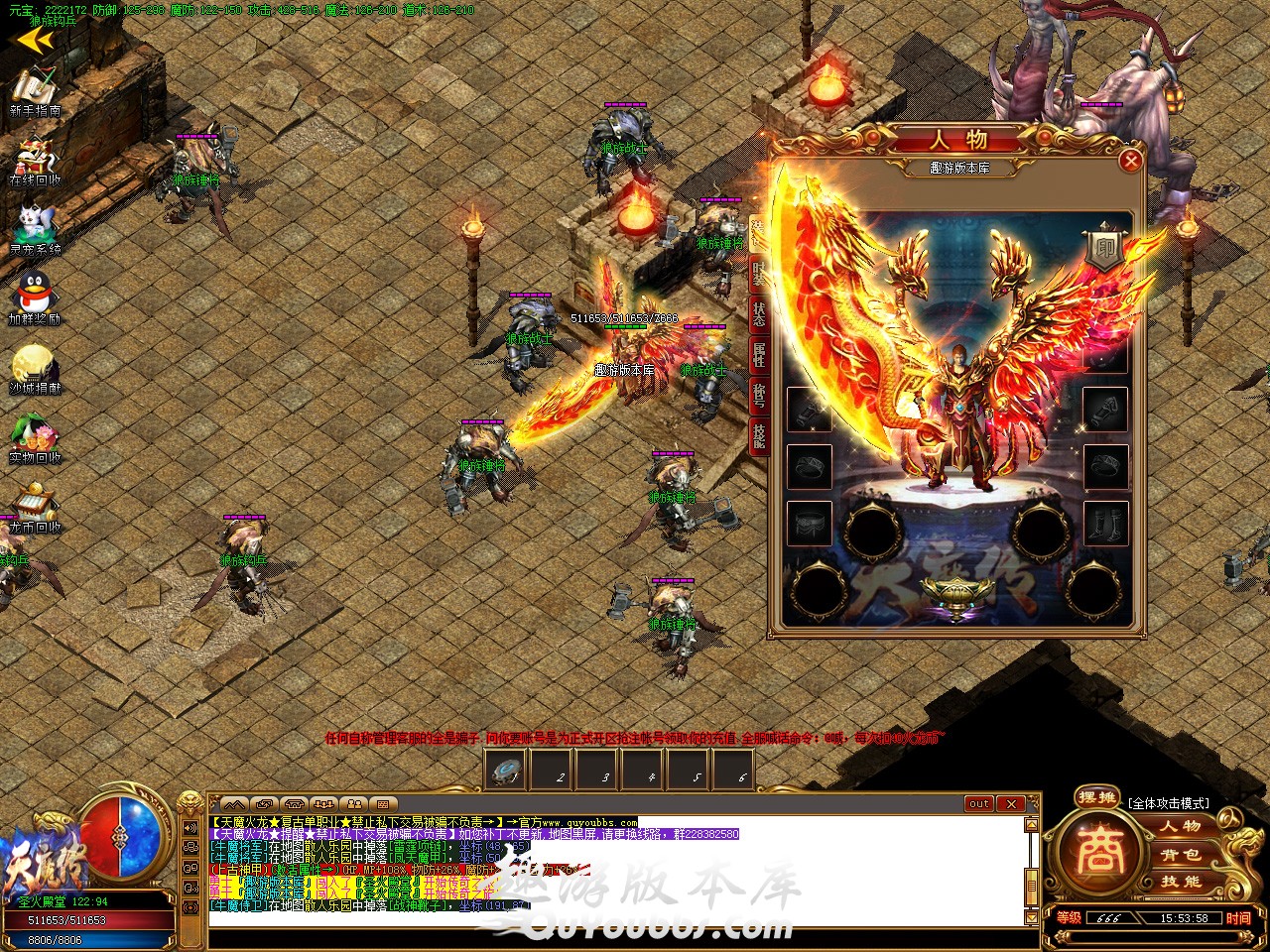Open 实物回收 item recycling
The width and height of the screenshot is (1270, 952).
(35, 434)
